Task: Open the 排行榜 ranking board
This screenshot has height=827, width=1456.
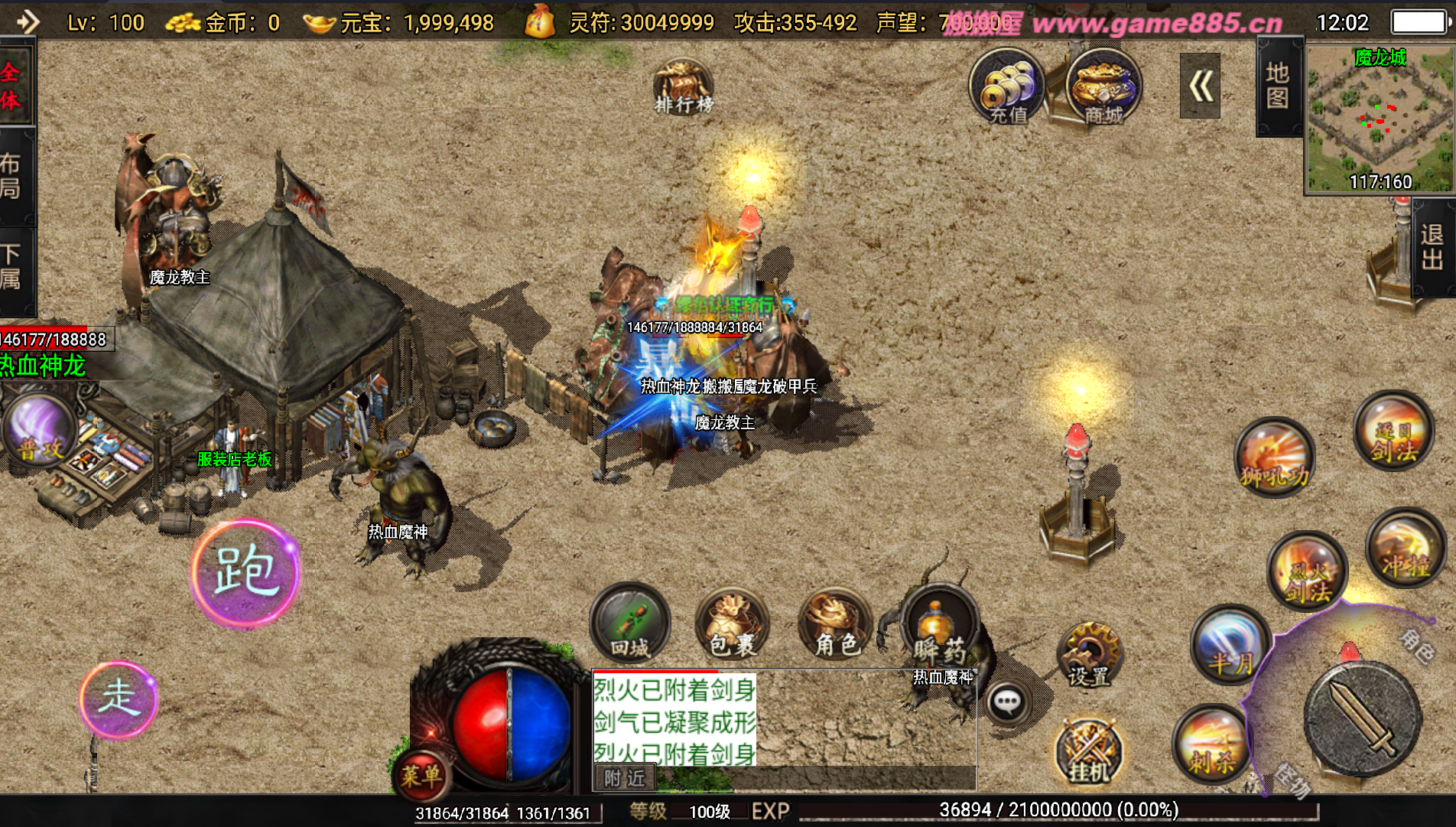Action: 683,88
